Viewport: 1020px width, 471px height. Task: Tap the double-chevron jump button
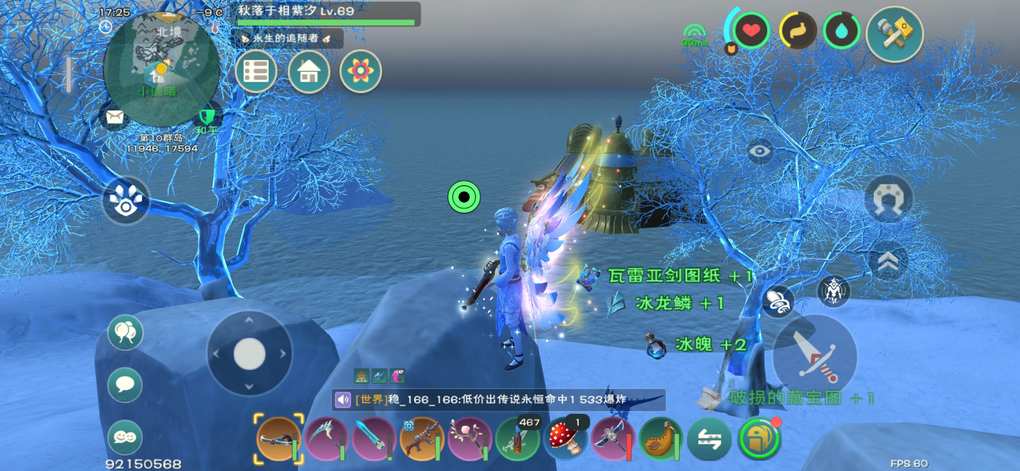coord(888,262)
